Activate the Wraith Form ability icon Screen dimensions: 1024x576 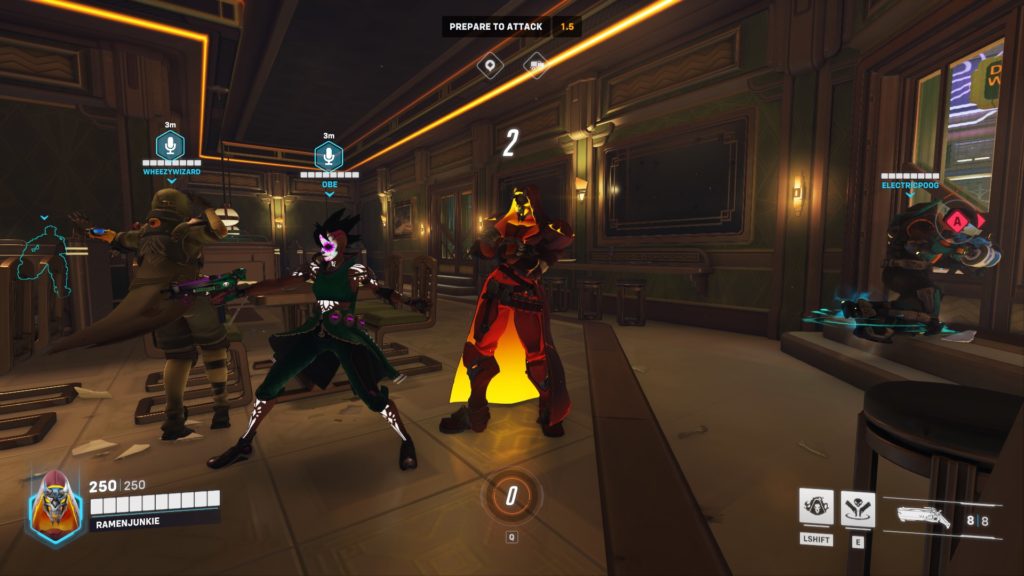pos(816,507)
